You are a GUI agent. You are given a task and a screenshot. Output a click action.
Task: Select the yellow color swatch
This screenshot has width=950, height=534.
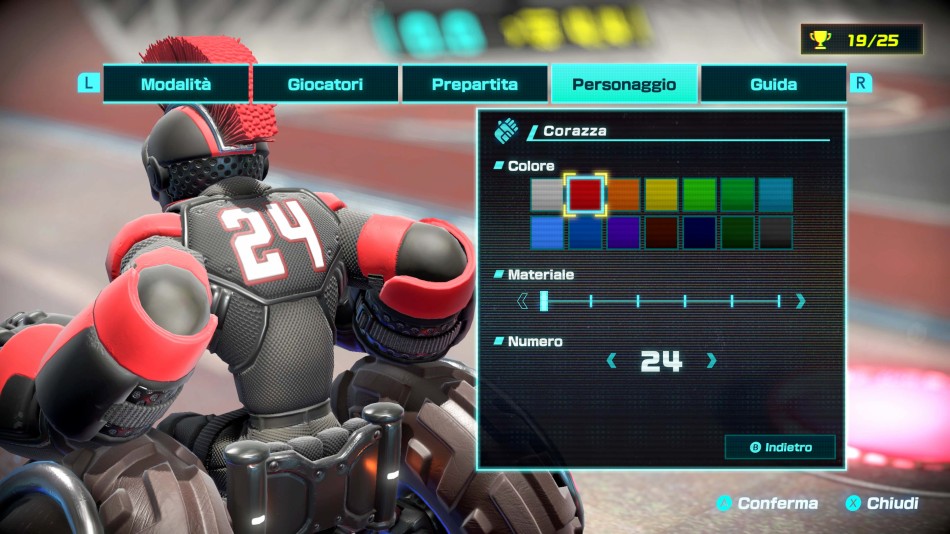(661, 194)
